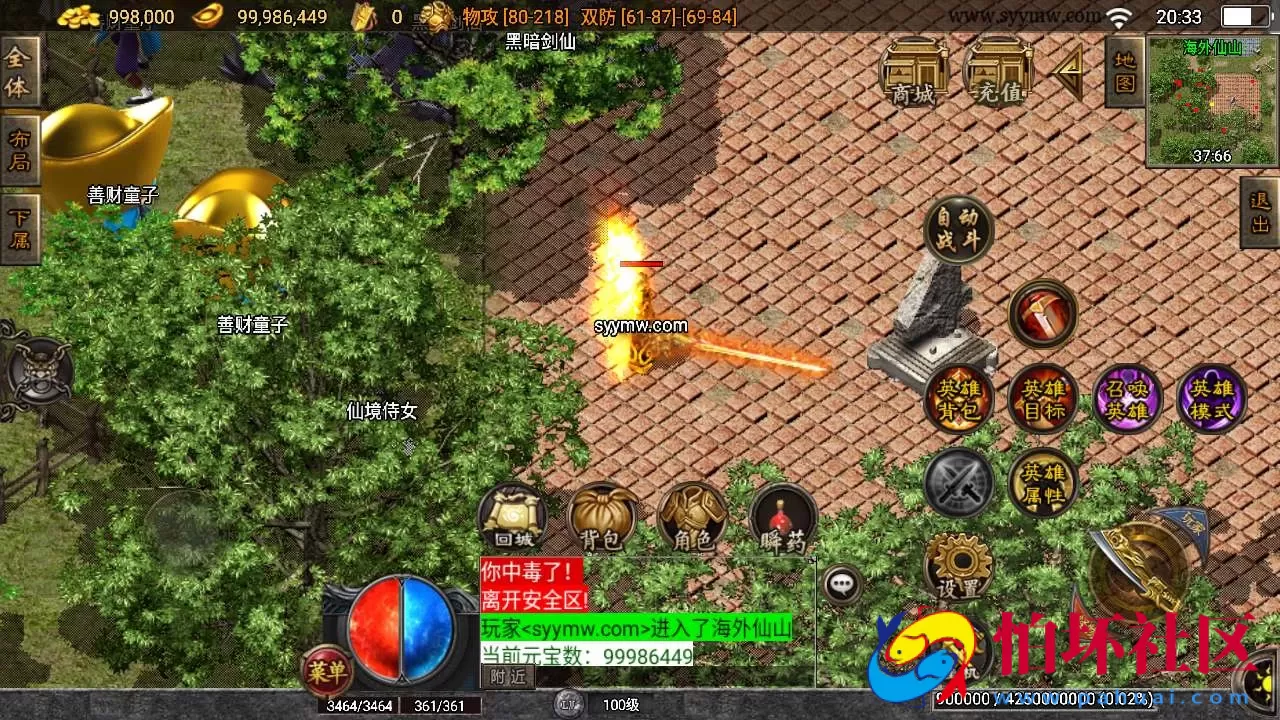1280x720 pixels.
Task: Toggle the 英雄模式 hero mode
Action: click(1213, 398)
